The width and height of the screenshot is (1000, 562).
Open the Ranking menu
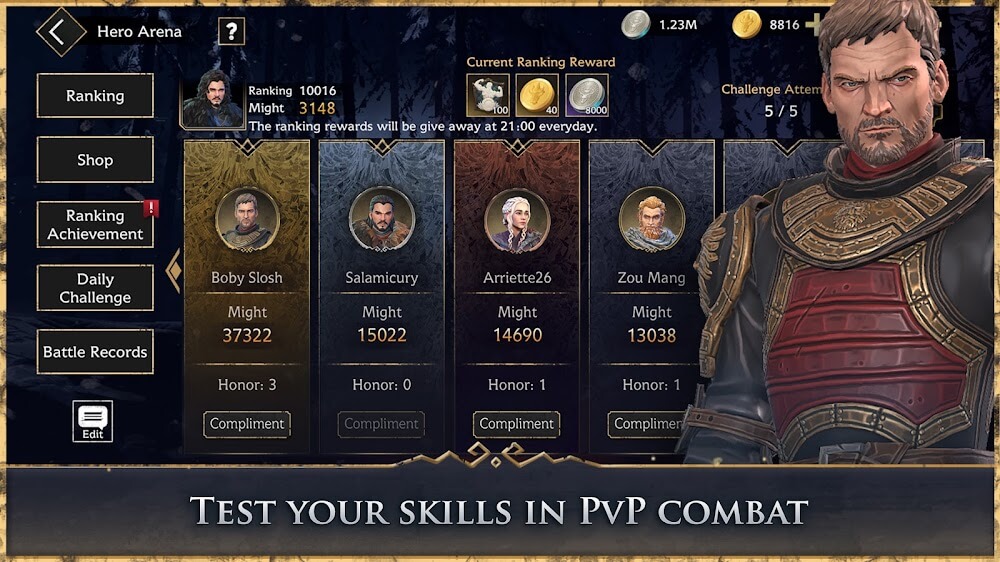tap(95, 96)
